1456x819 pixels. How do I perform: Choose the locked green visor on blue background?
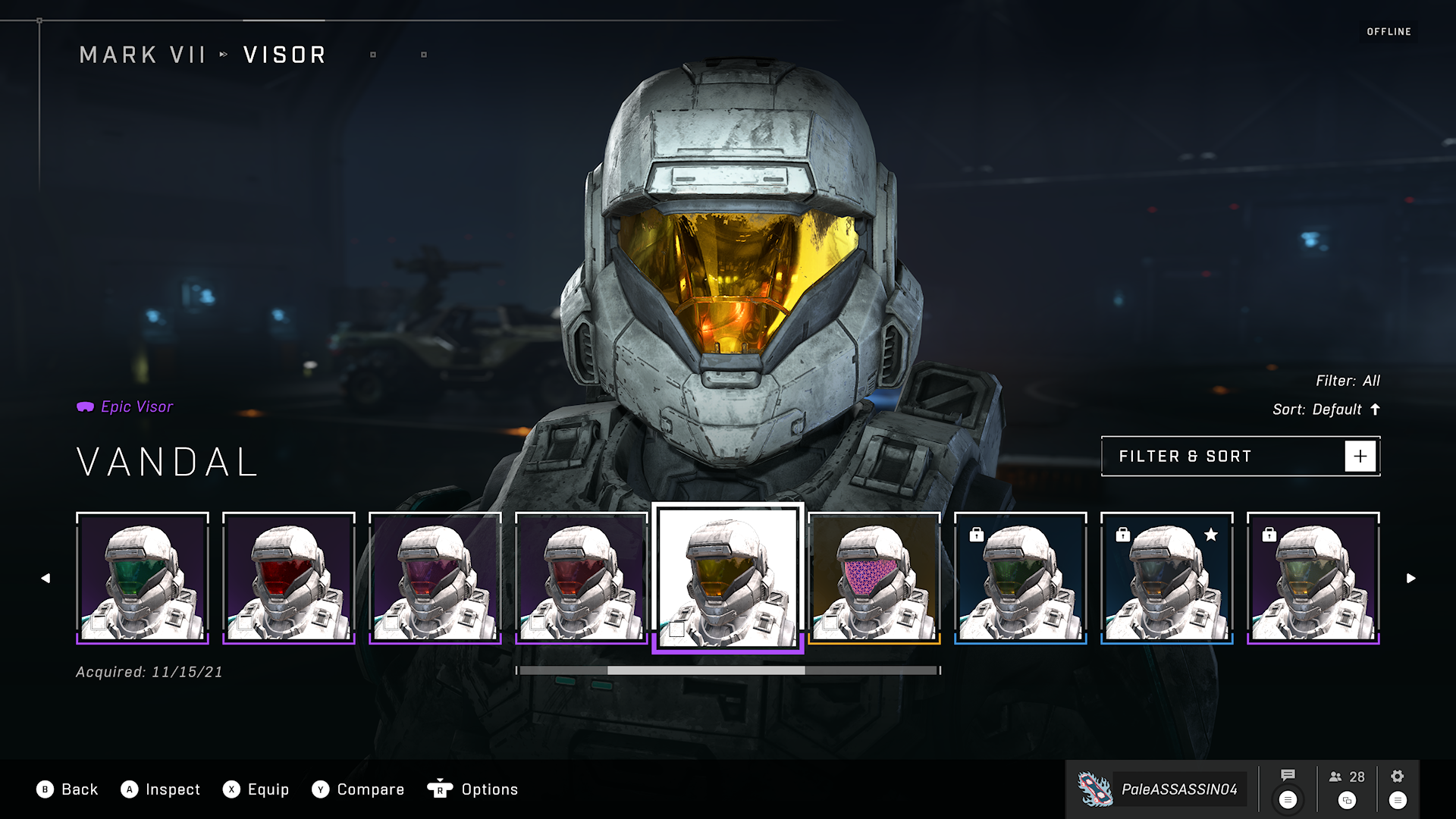pos(1021,578)
